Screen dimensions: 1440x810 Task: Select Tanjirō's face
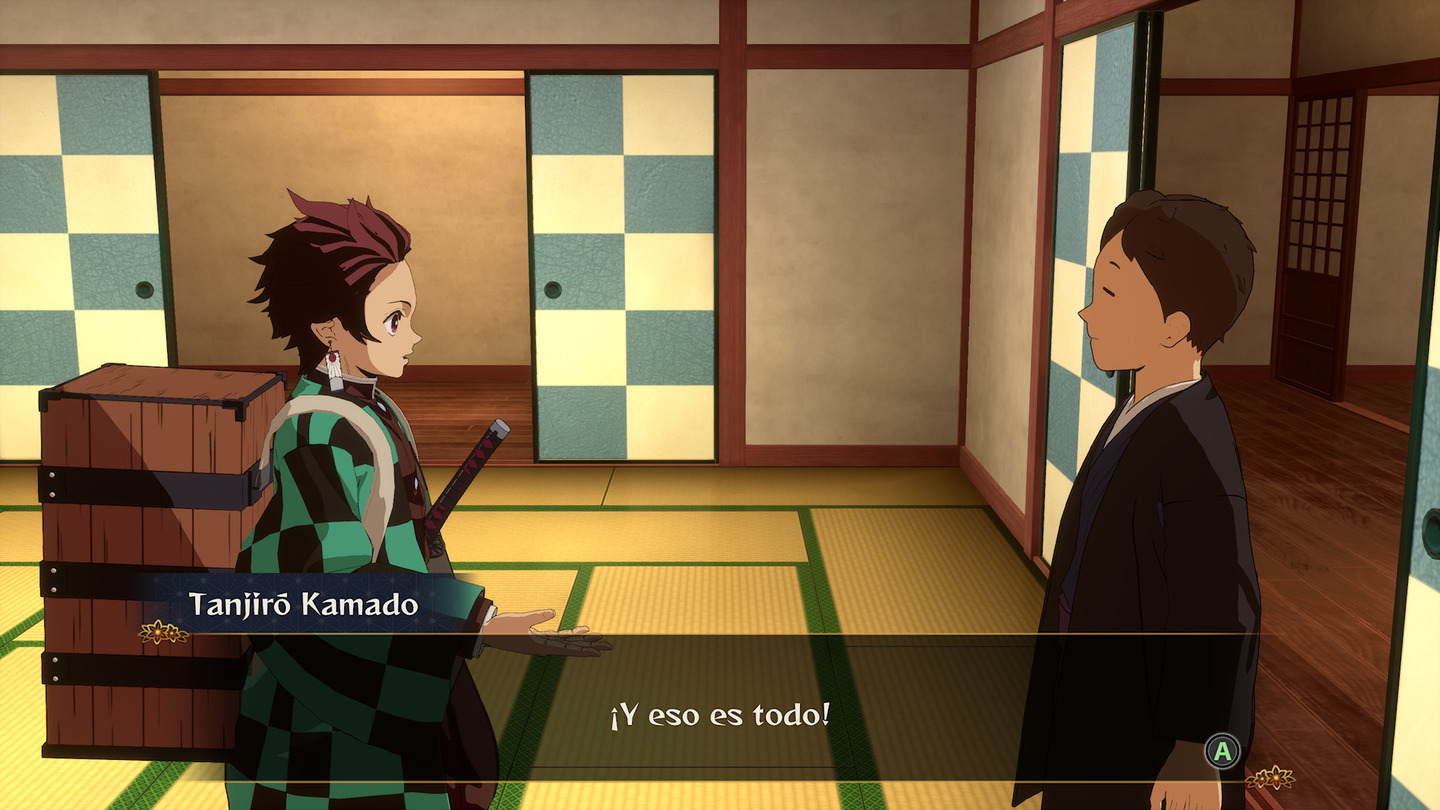point(390,320)
